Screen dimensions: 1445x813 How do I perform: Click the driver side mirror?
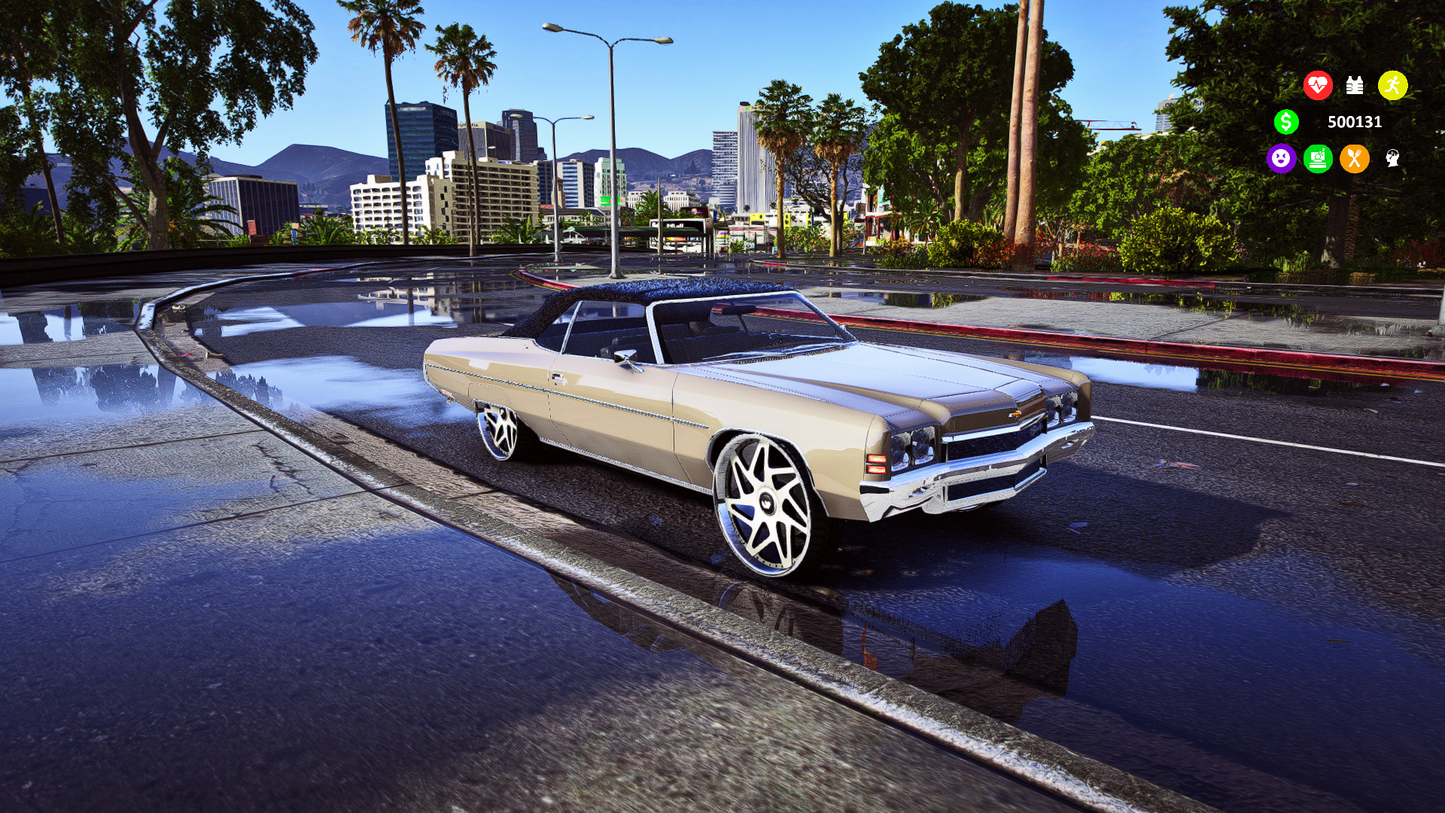[x=627, y=355]
